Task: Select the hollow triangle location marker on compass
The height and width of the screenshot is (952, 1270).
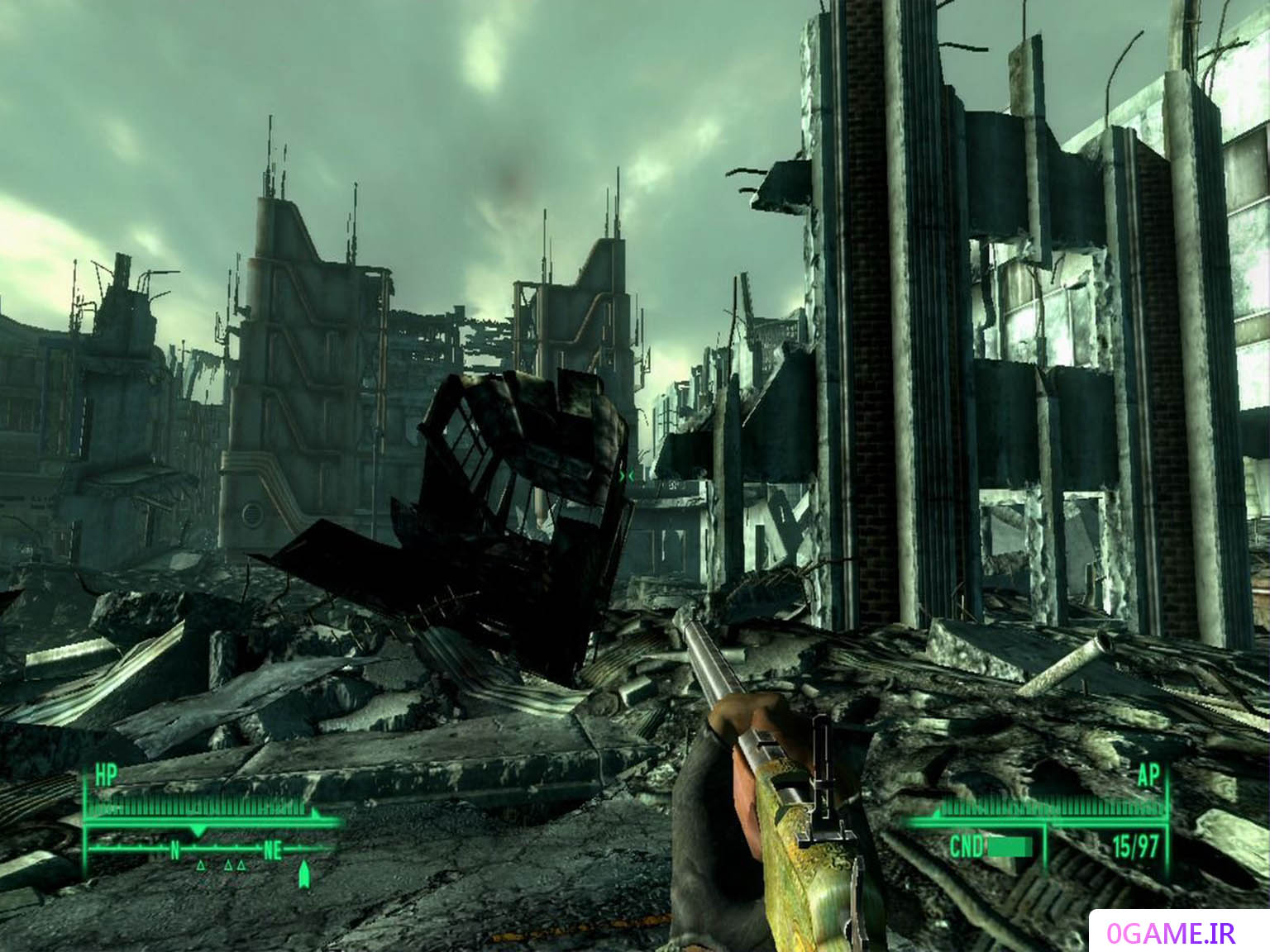Action: [x=200, y=866]
